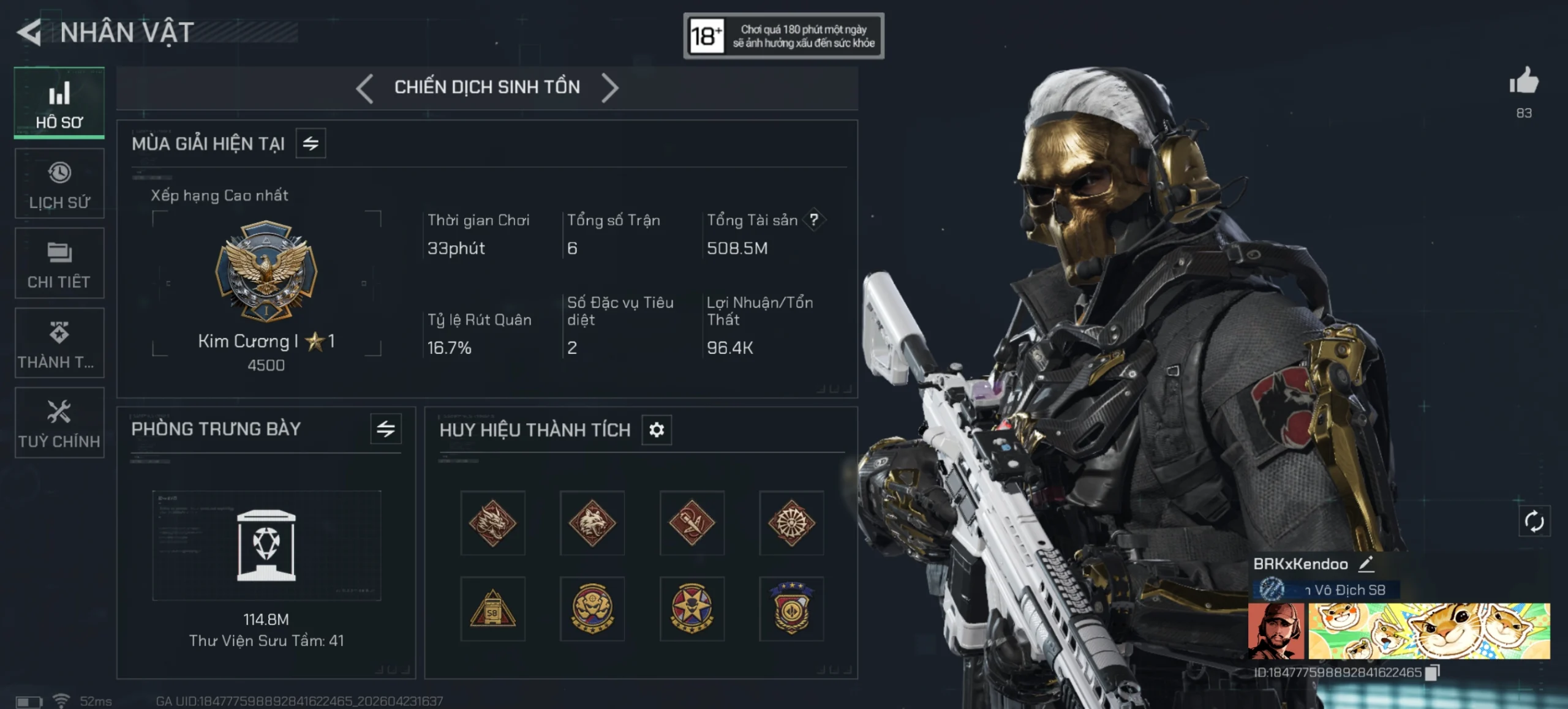Rotate the character with the refresh icon
1568x709 pixels.
[1534, 522]
